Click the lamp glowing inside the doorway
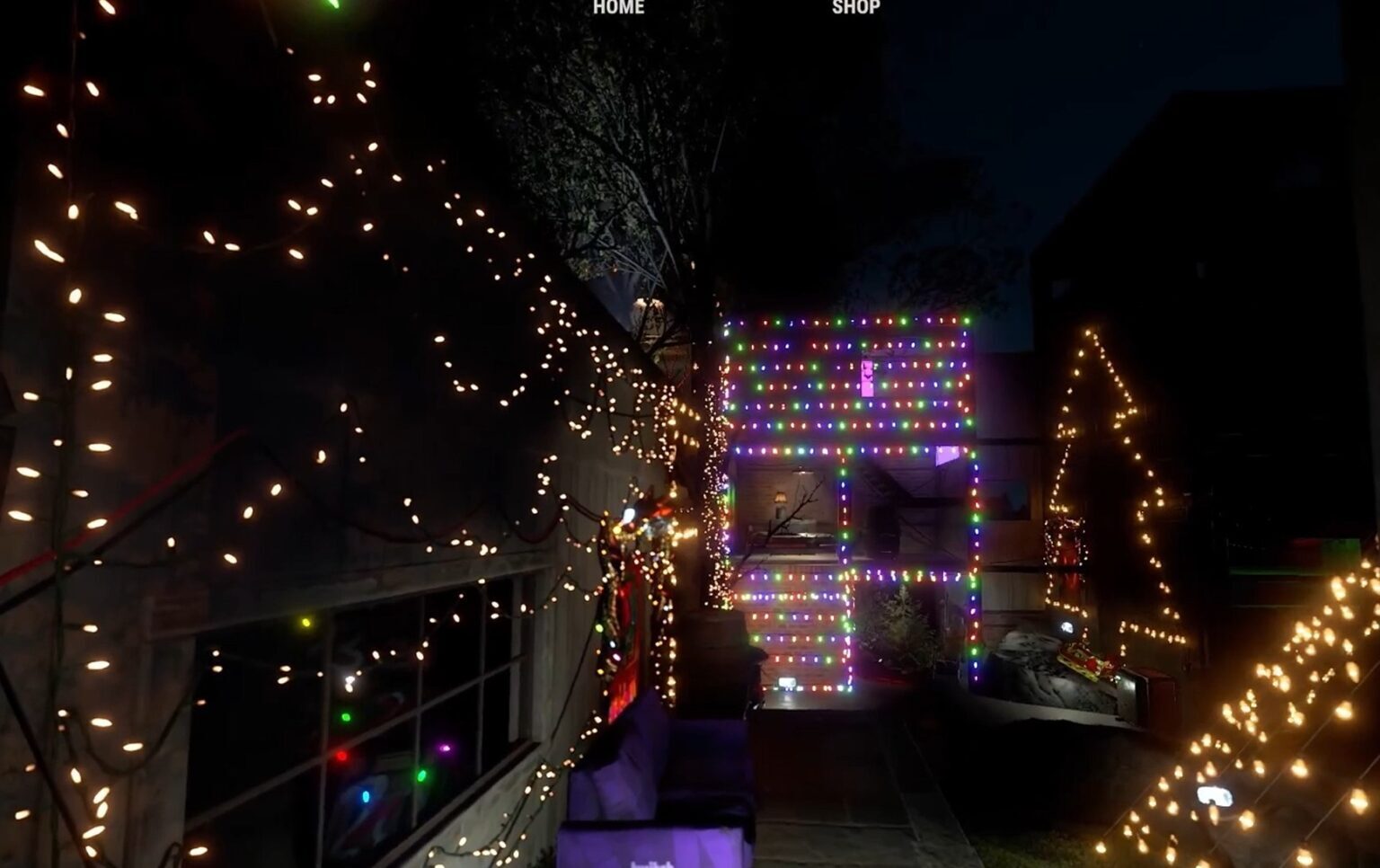 (x=779, y=500)
